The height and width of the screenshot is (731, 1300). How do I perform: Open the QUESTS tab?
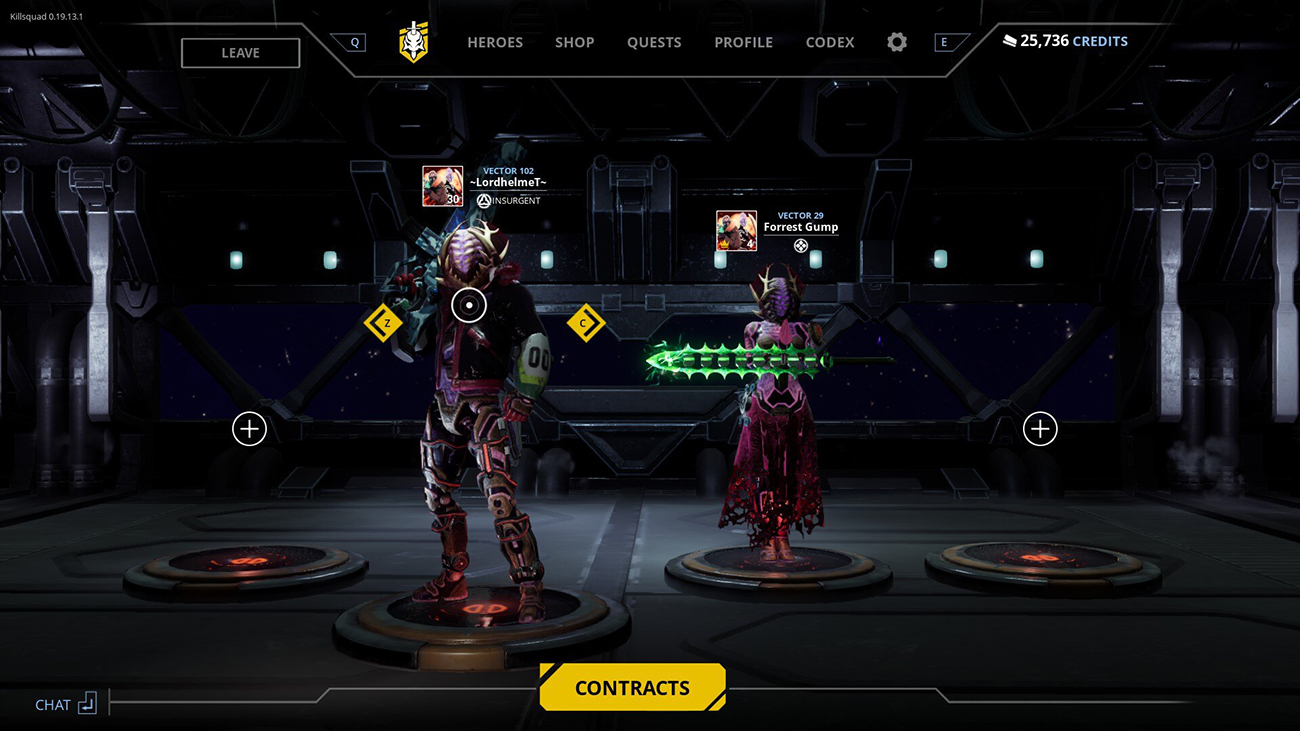tap(654, 42)
